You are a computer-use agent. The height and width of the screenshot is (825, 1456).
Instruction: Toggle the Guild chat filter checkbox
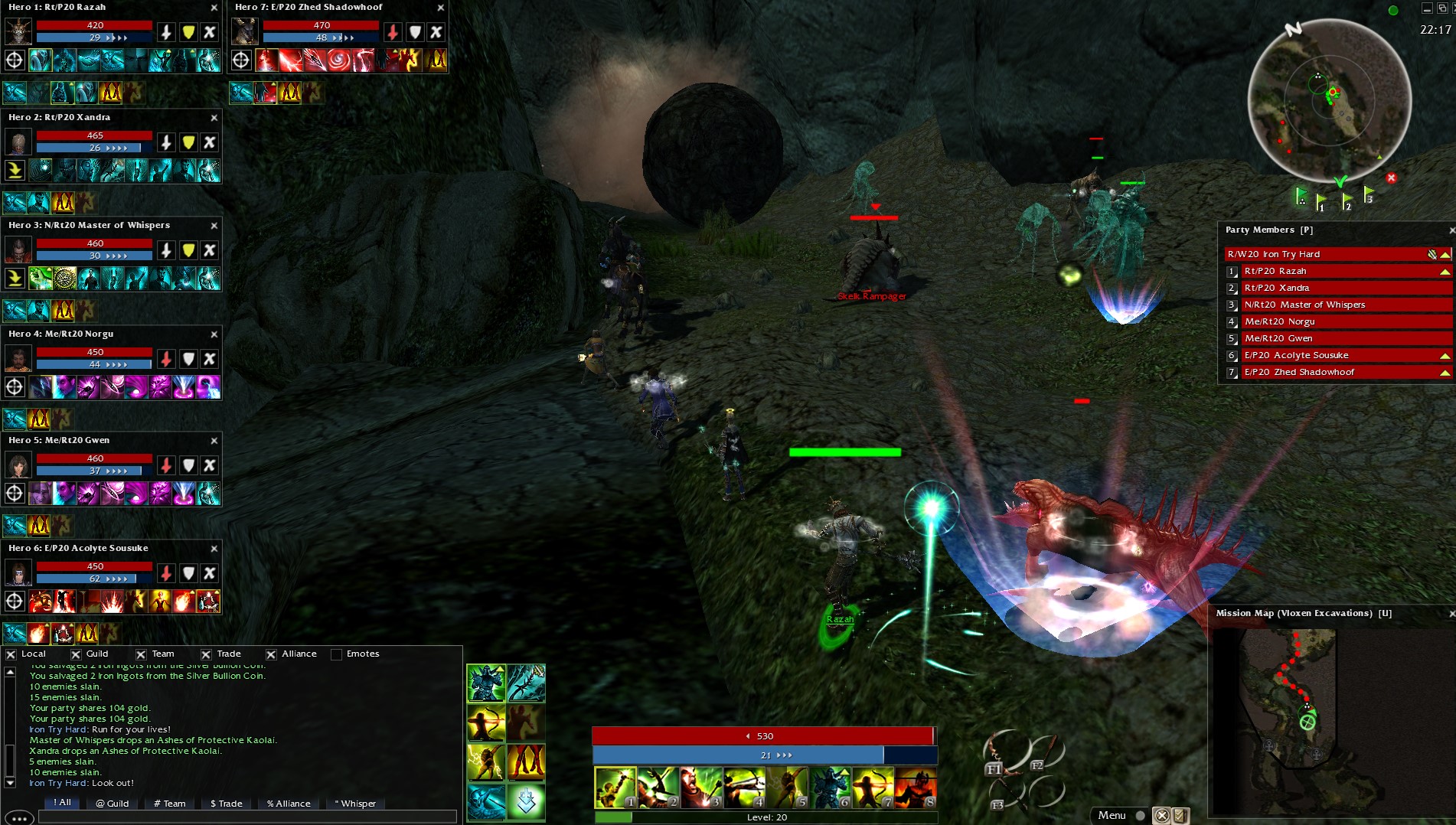pyautogui.click(x=76, y=654)
